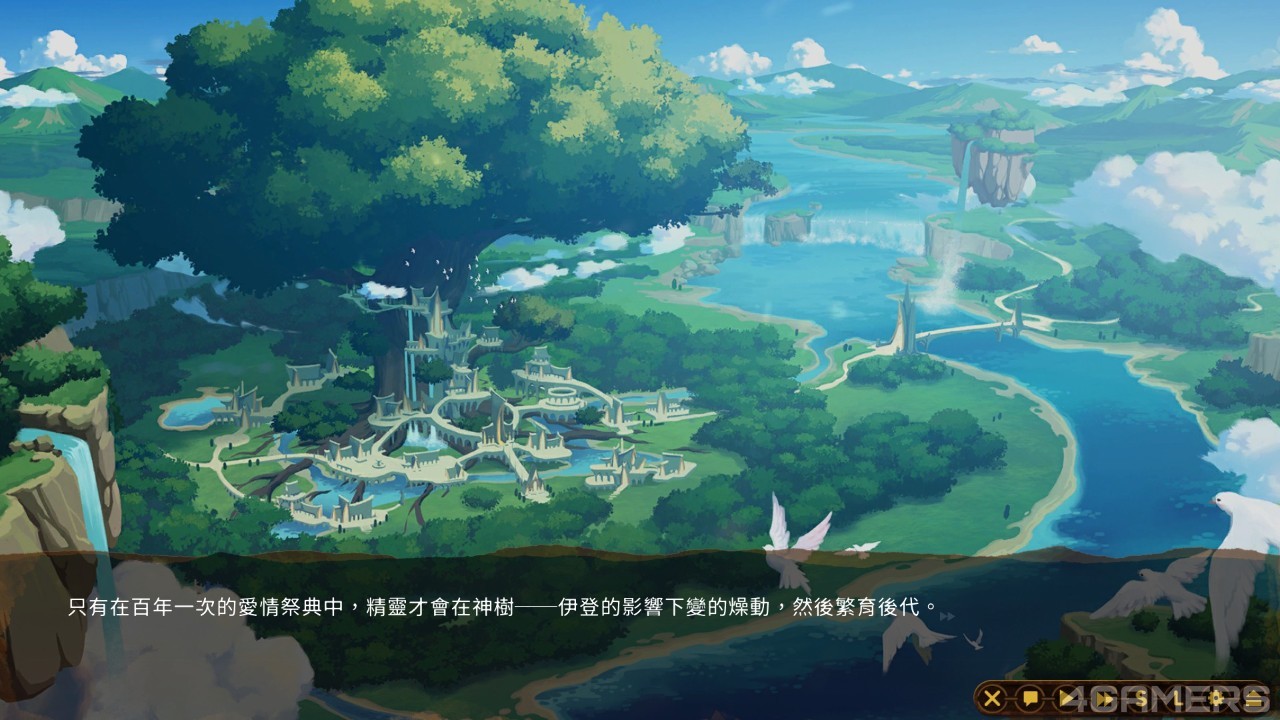Open the dialogue log speech bubble icon
The image size is (1280, 720).
[x=1029, y=698]
